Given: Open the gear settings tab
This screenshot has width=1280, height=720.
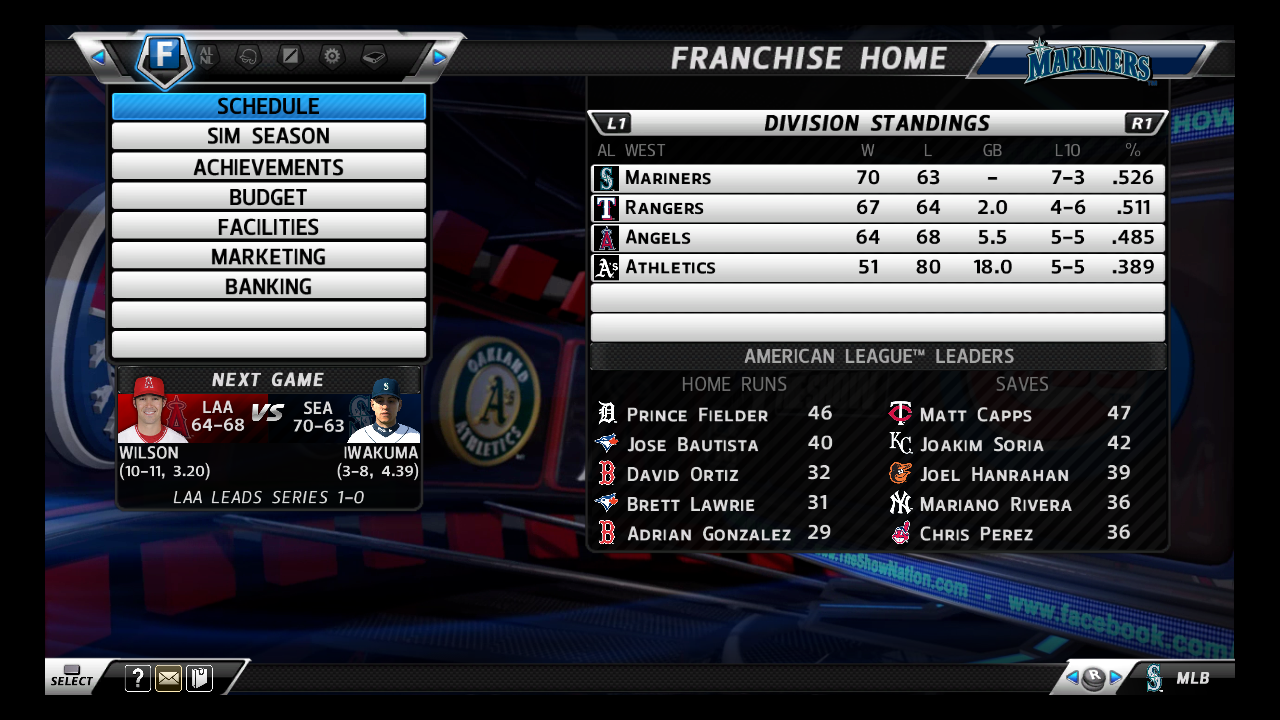Looking at the screenshot, I should click(332, 56).
